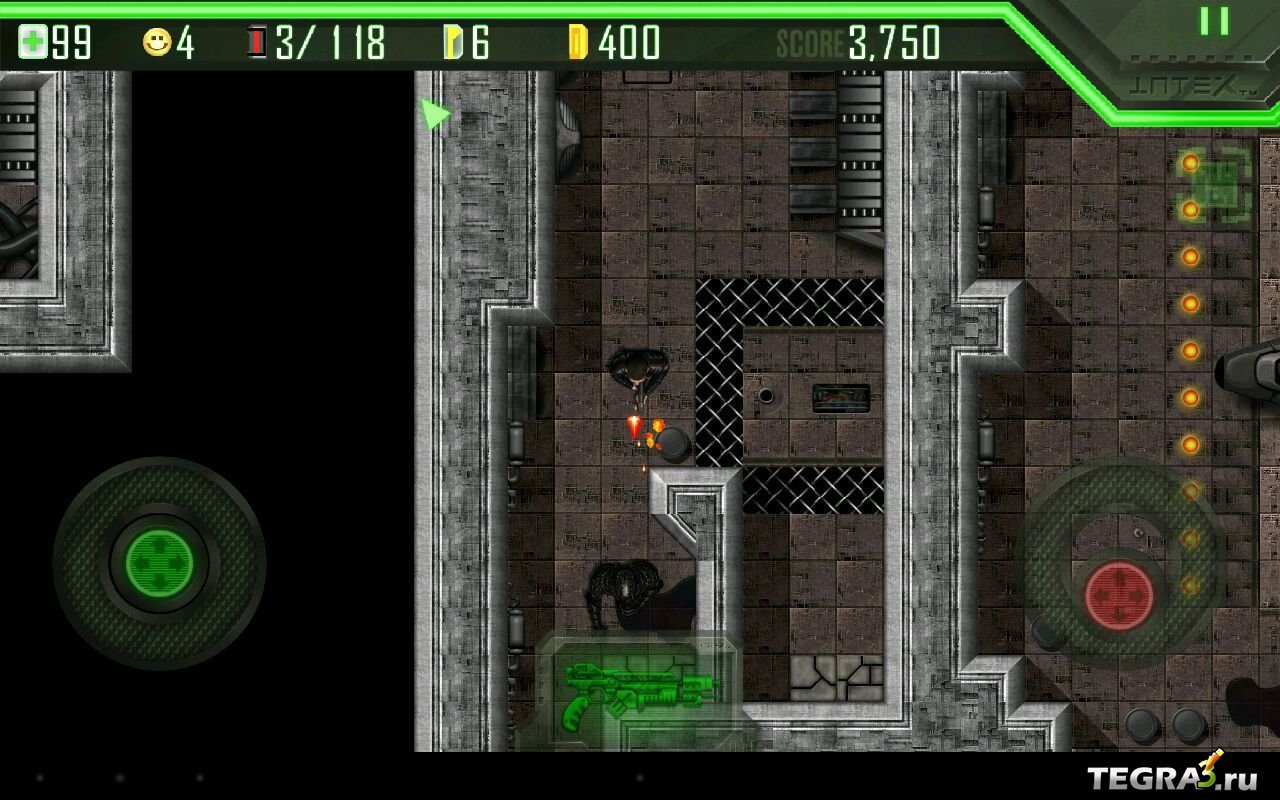Screen dimensions: 1280x800
Task: Switch weapon using the green gun icon
Action: pos(639,692)
